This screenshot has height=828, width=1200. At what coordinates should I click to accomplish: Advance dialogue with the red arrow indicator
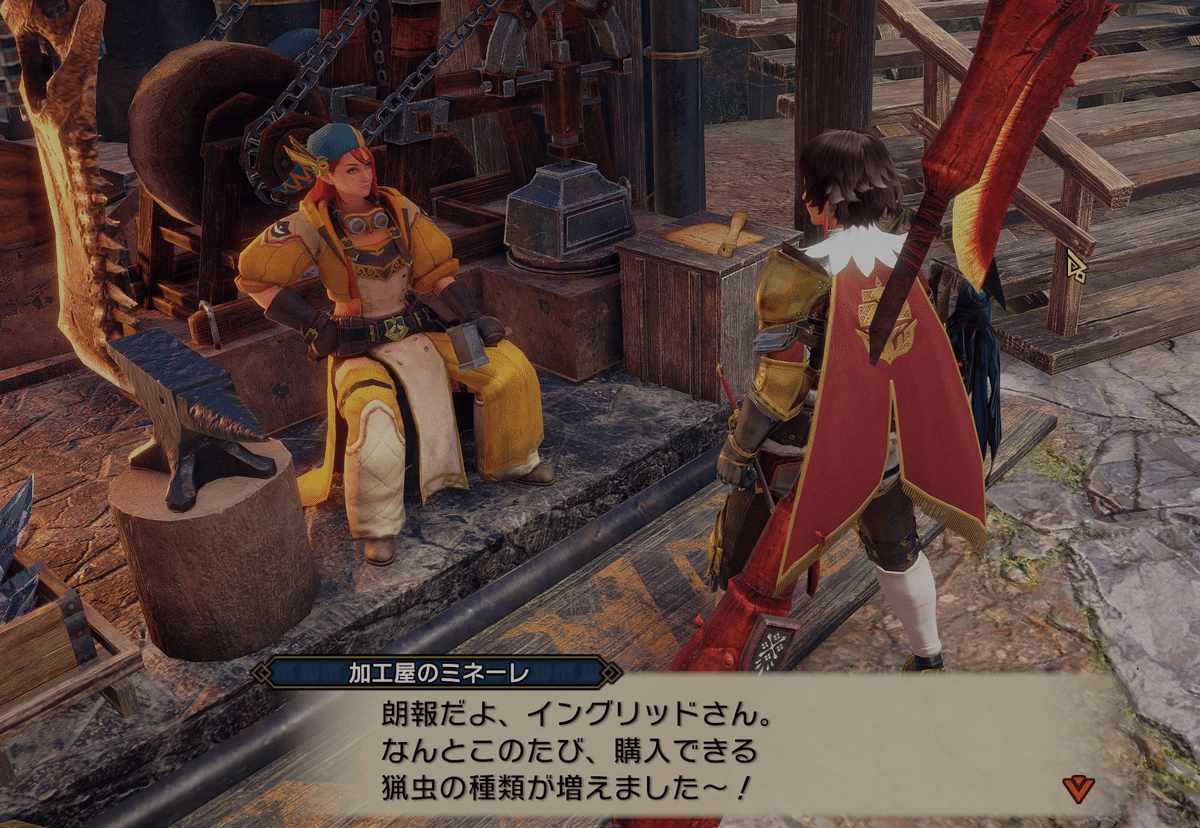[x=1078, y=788]
